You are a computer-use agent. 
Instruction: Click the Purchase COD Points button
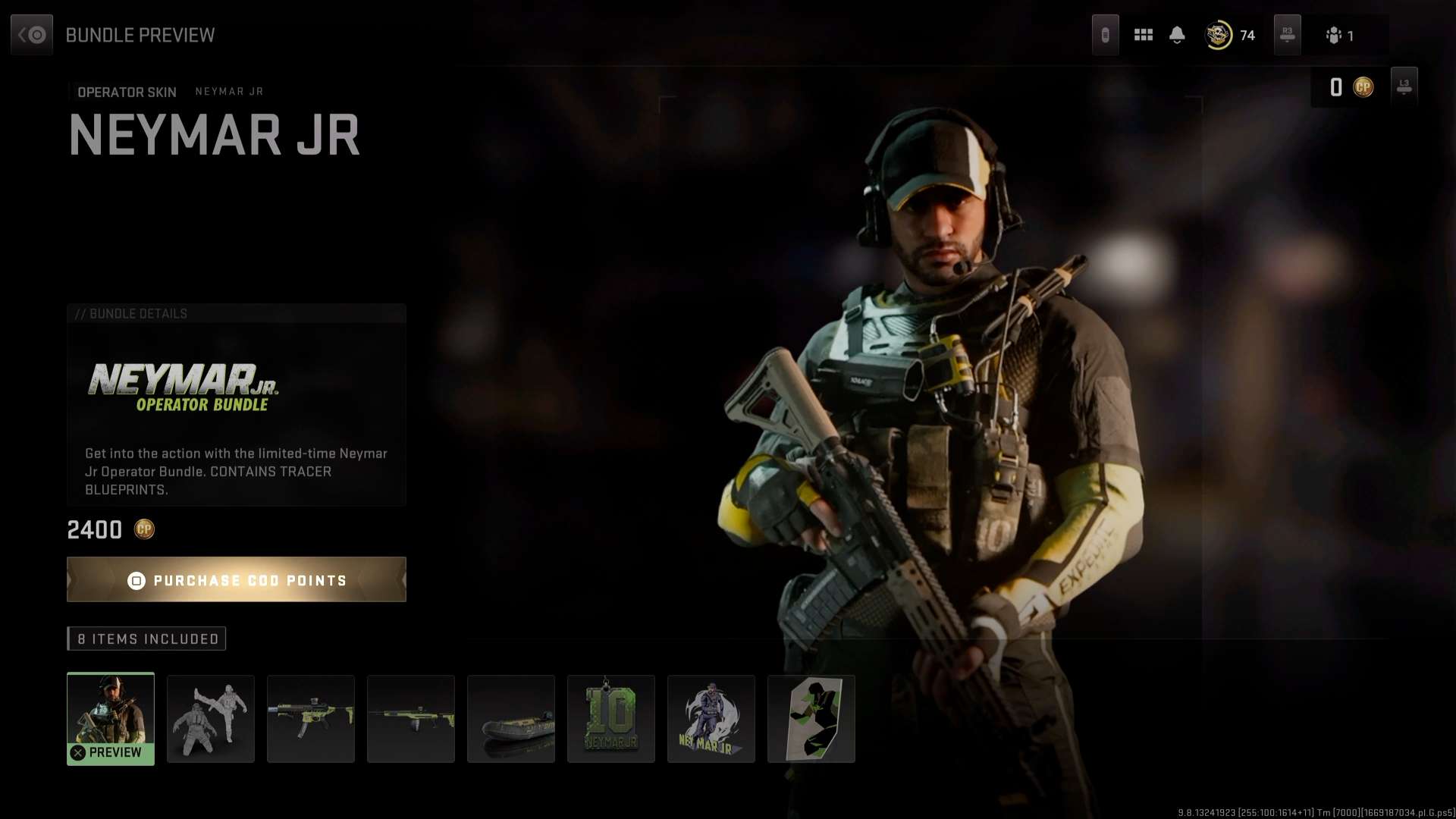click(236, 579)
